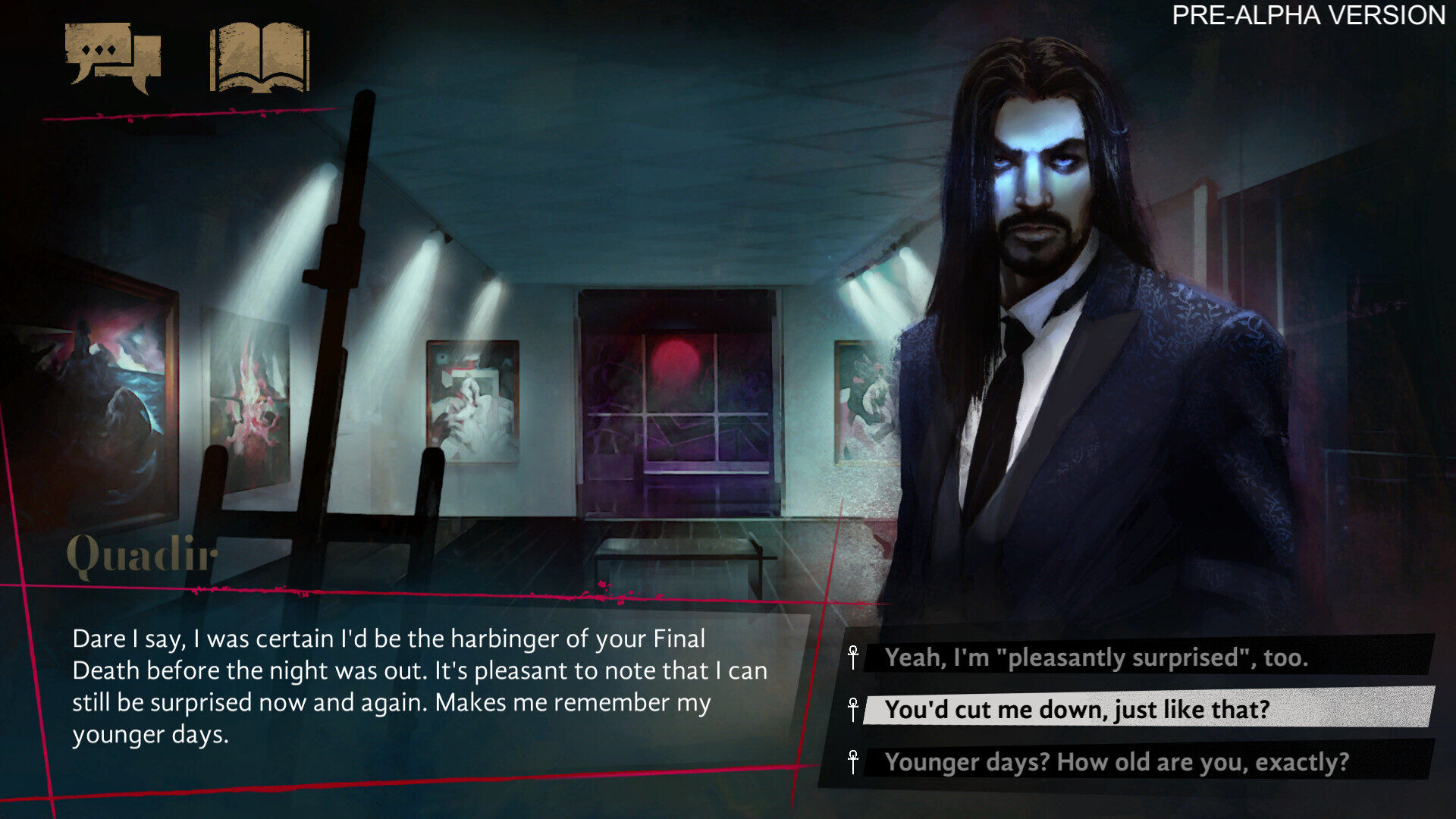The image size is (1456, 819).
Task: Open the journal book icon
Action: click(259, 57)
